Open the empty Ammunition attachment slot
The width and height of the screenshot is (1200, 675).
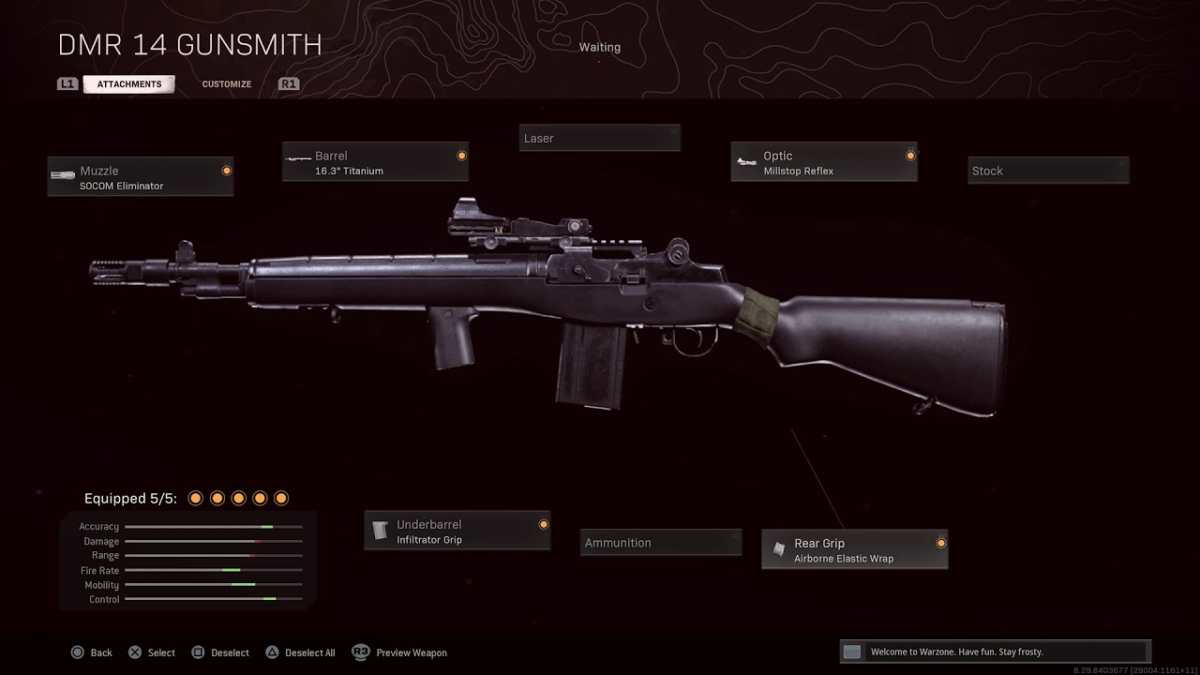point(661,543)
